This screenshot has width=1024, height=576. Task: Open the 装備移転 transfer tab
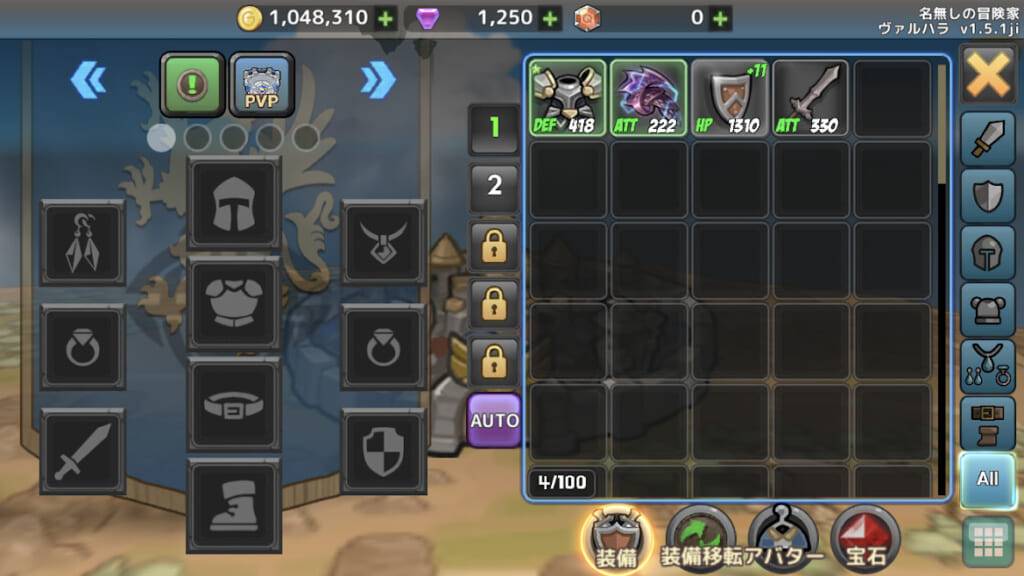699,541
